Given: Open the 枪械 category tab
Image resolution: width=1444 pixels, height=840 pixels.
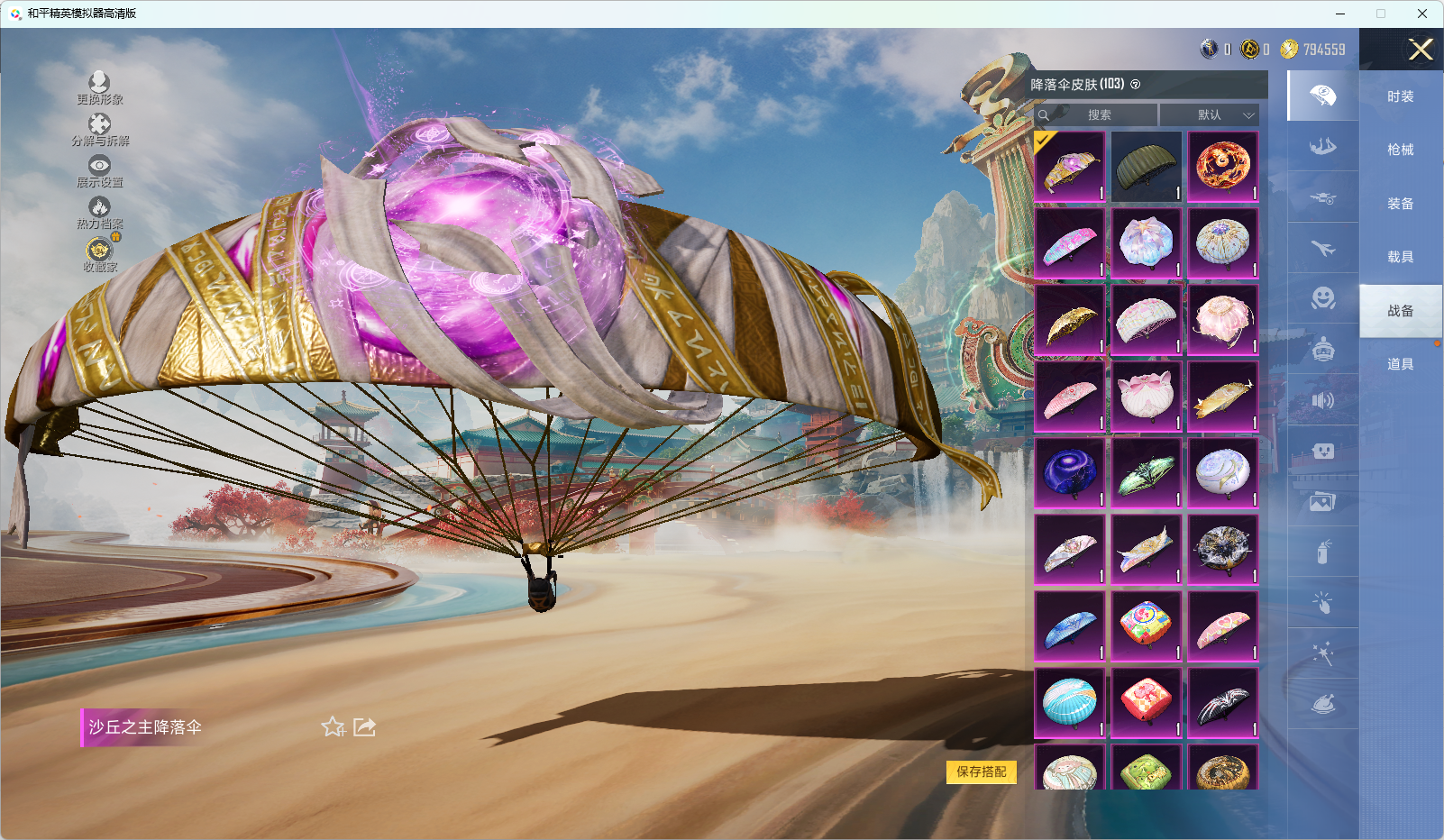Looking at the screenshot, I should coord(1400,150).
